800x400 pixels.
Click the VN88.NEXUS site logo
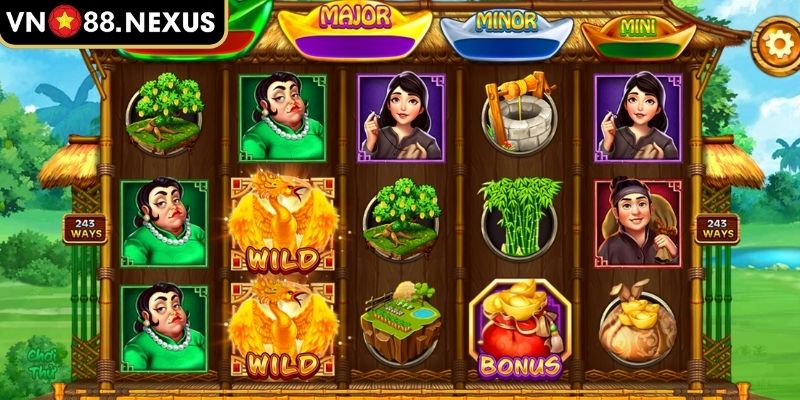tap(110, 22)
